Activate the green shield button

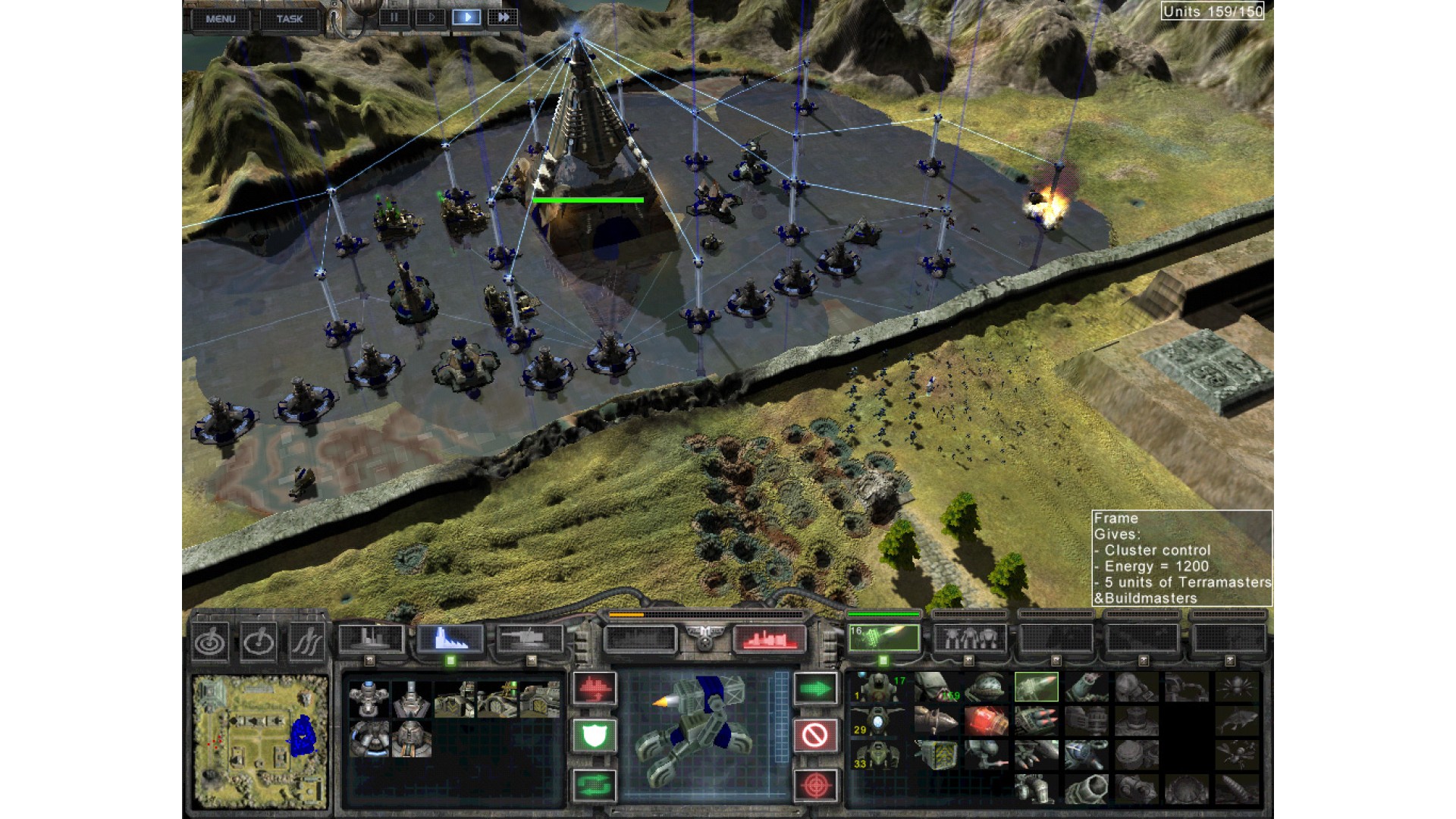pyautogui.click(x=595, y=736)
